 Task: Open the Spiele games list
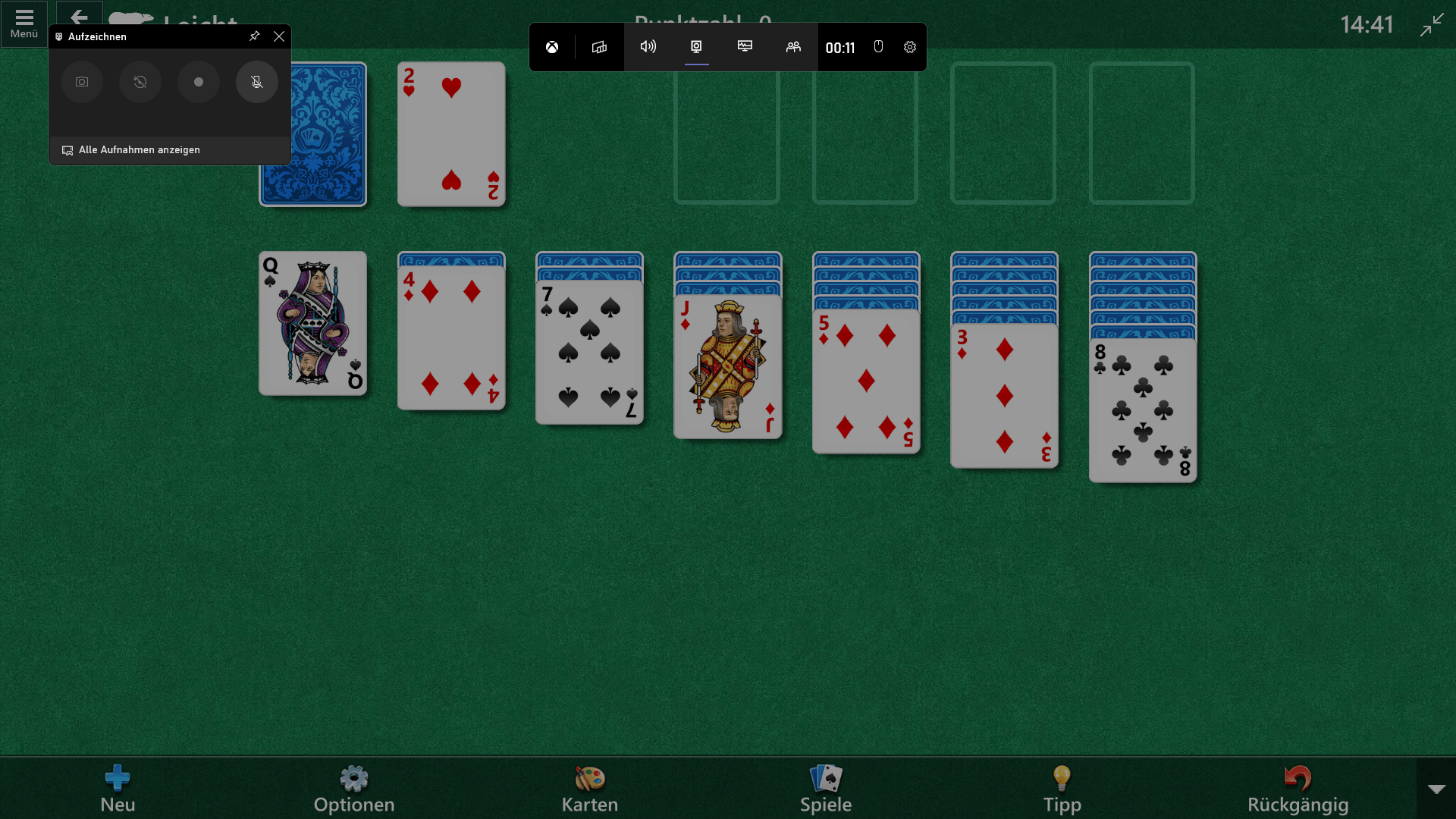coord(826,789)
